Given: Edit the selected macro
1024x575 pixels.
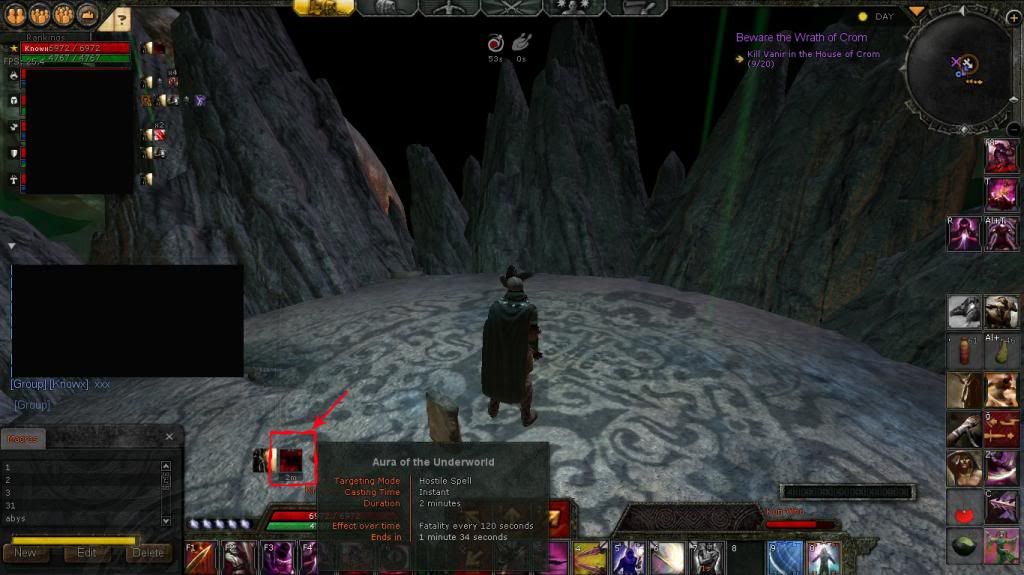Looking at the screenshot, I should click(x=87, y=552).
